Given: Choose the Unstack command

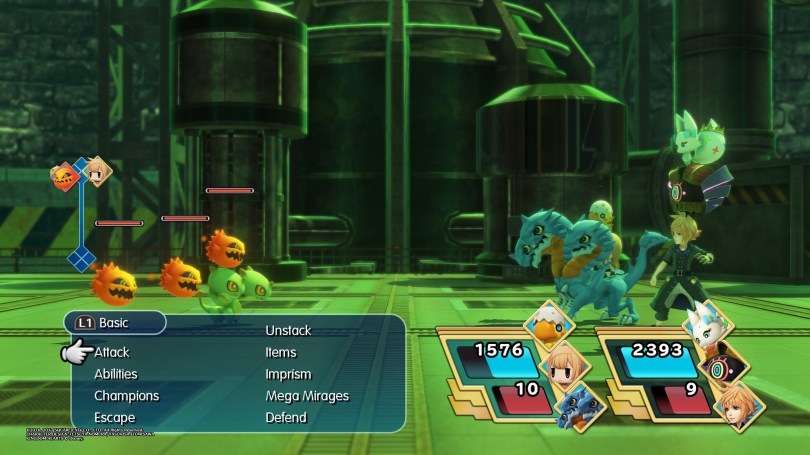Looking at the screenshot, I should pyautogui.click(x=288, y=330).
